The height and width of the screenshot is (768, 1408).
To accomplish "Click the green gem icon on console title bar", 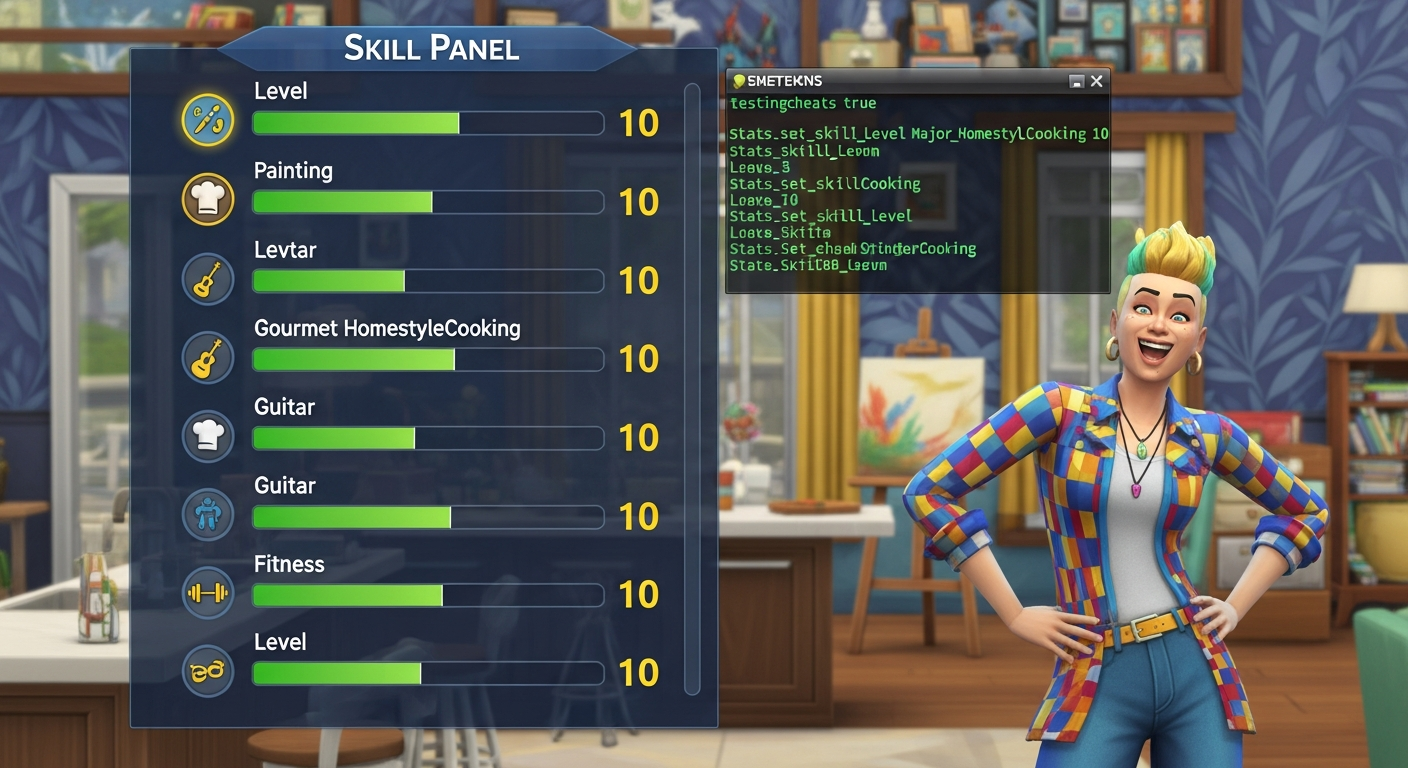I will click(740, 81).
